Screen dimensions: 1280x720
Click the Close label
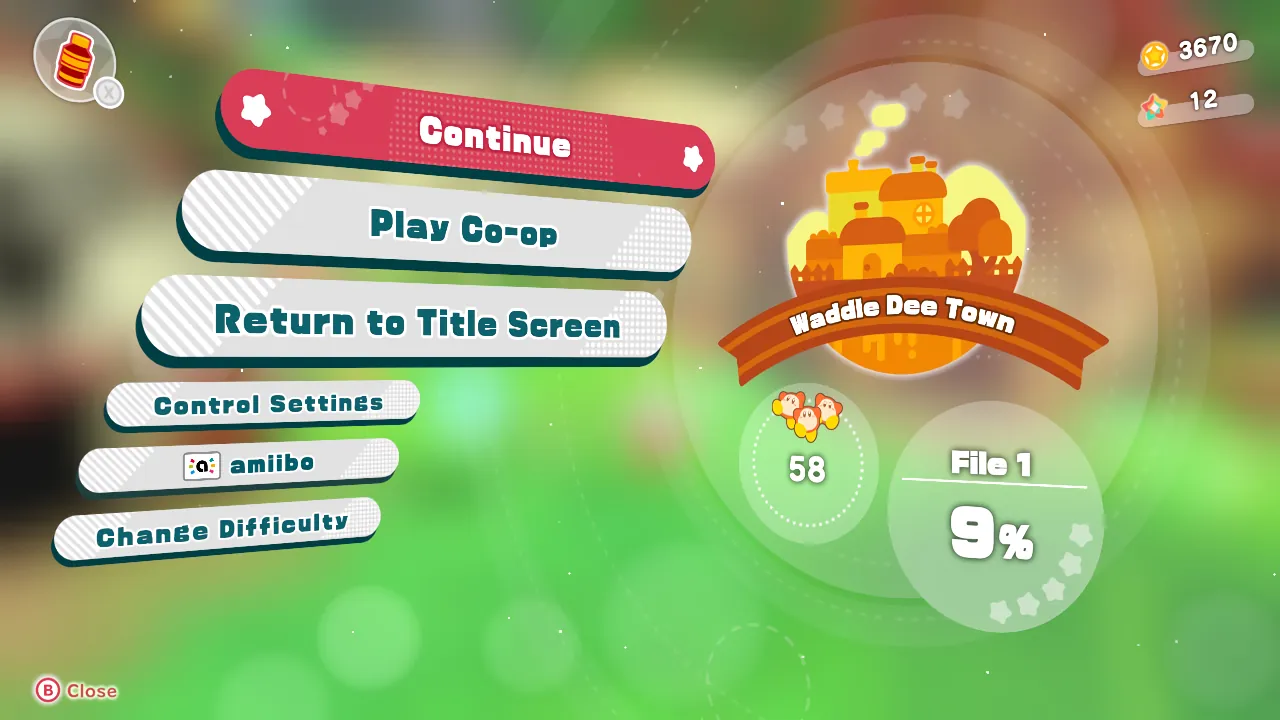tap(90, 691)
